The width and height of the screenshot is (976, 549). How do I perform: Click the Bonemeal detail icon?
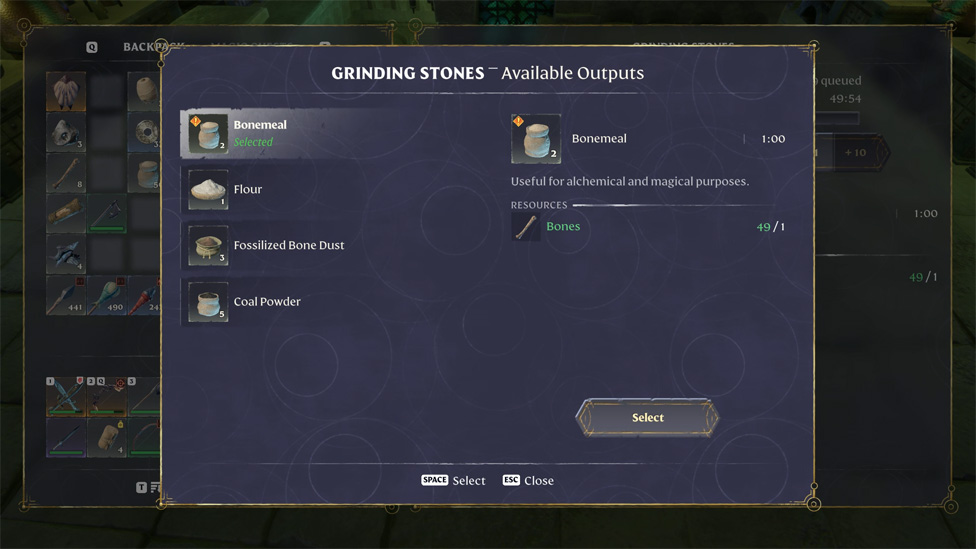pos(535,139)
